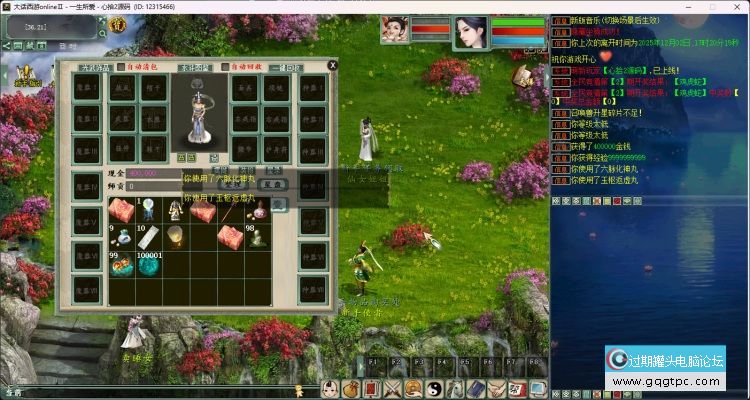Select the sky lantern item in the bag
This screenshot has width=750, height=400.
click(175, 236)
